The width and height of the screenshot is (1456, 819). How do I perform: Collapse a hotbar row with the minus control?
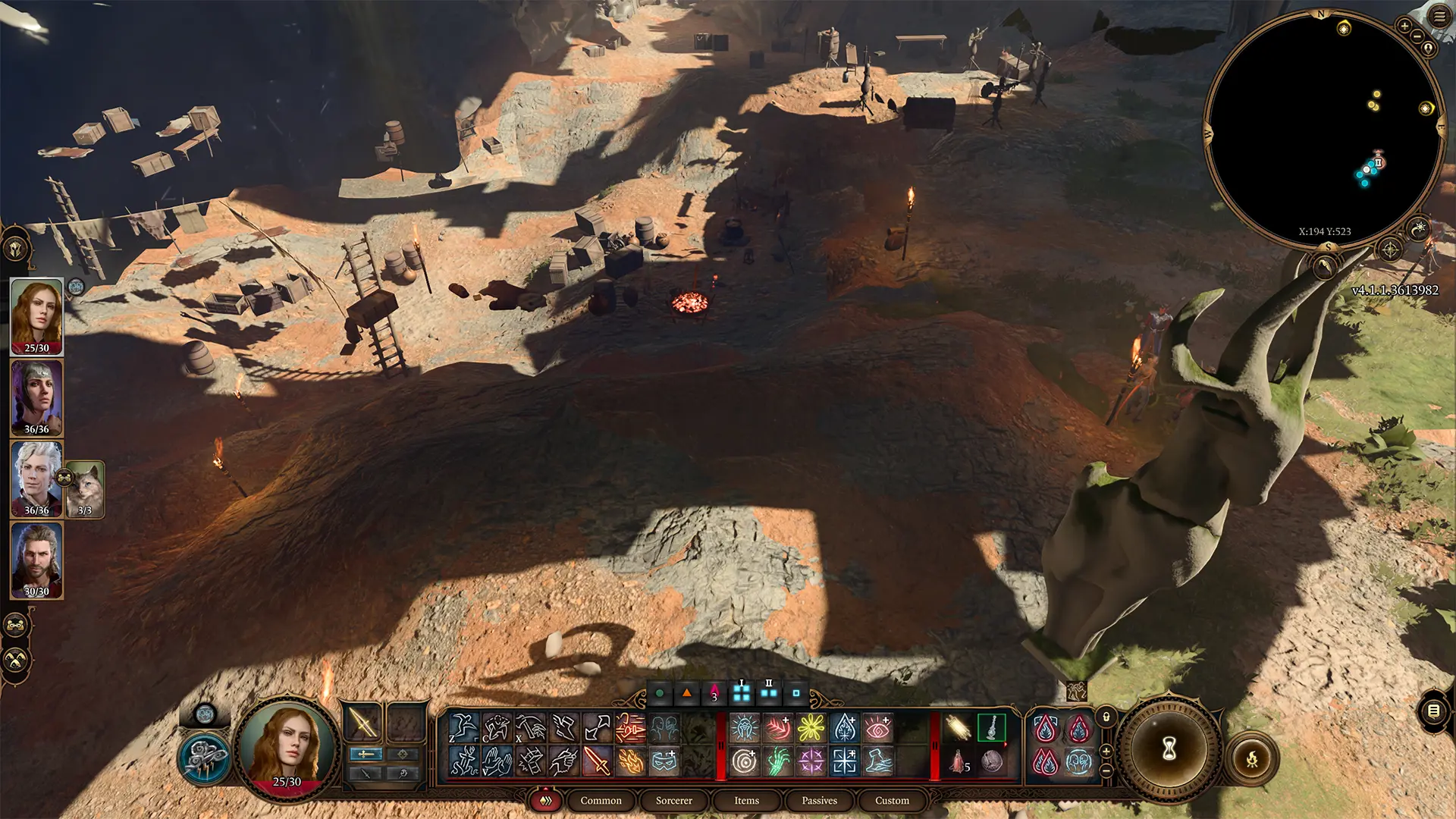(1106, 770)
